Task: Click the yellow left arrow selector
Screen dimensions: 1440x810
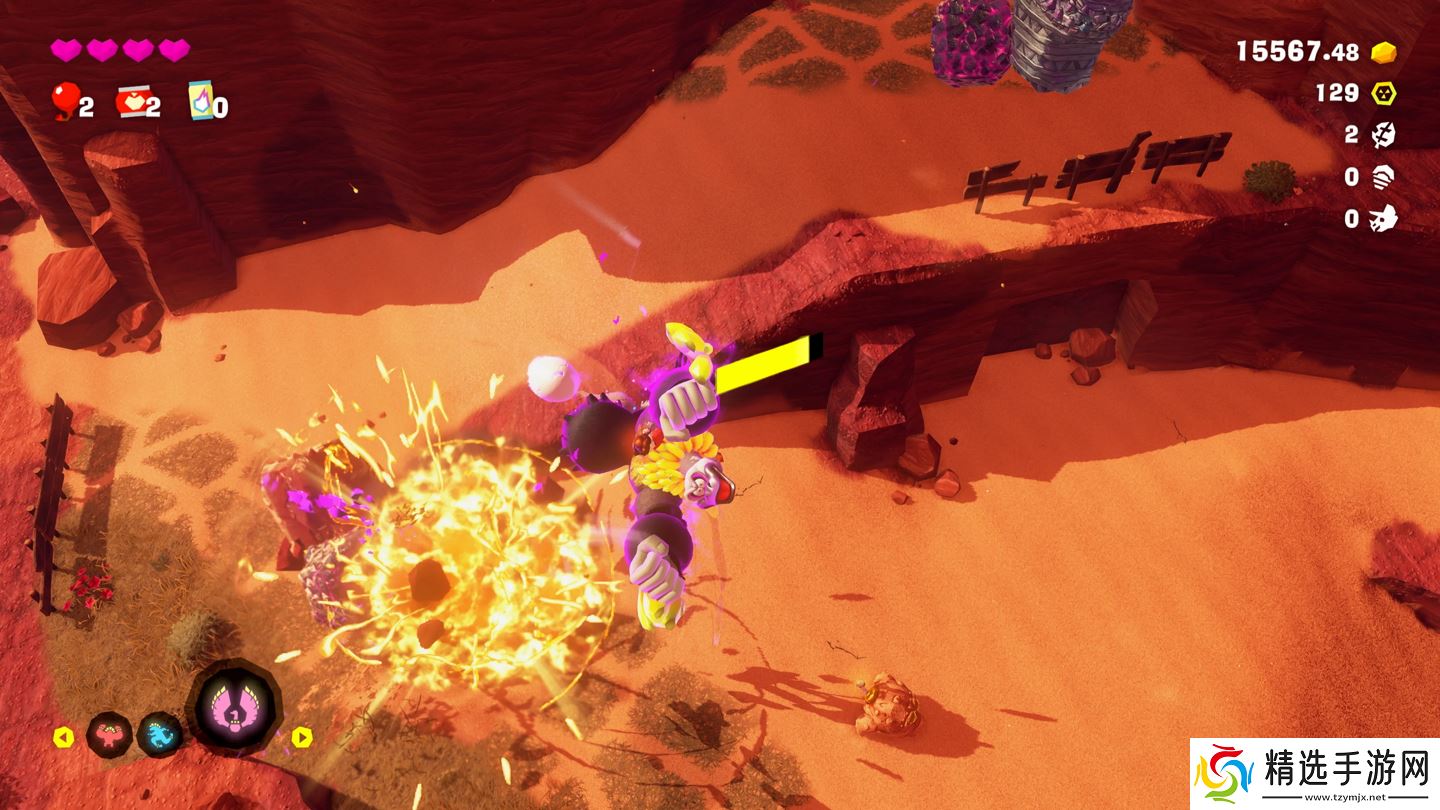Action: (63, 738)
